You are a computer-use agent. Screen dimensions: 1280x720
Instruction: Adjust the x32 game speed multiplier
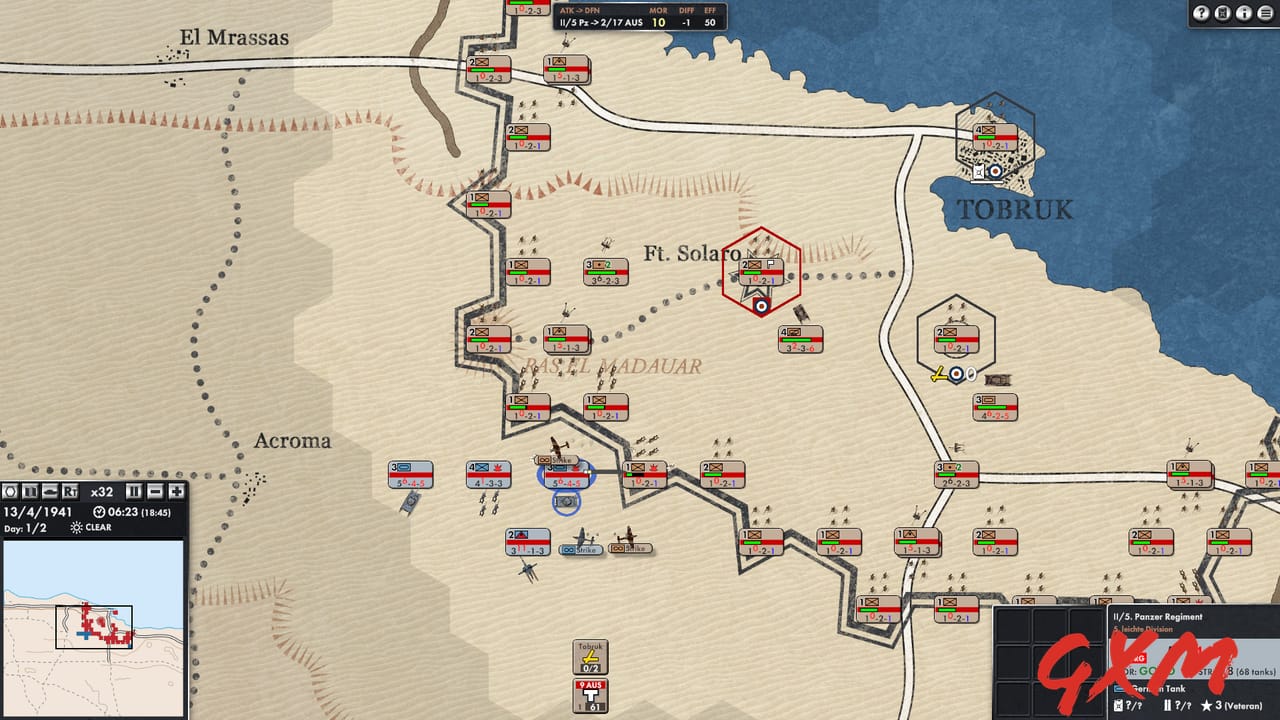point(101,491)
